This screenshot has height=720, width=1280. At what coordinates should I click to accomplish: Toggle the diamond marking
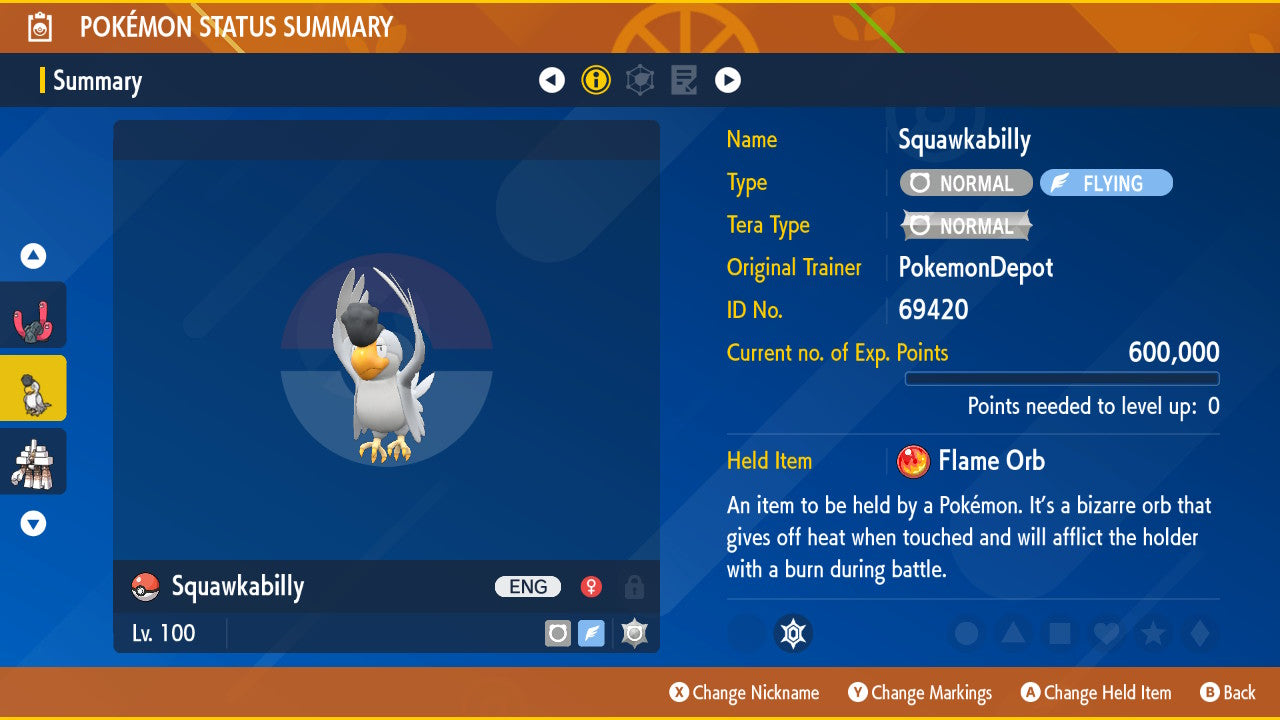click(x=1198, y=633)
